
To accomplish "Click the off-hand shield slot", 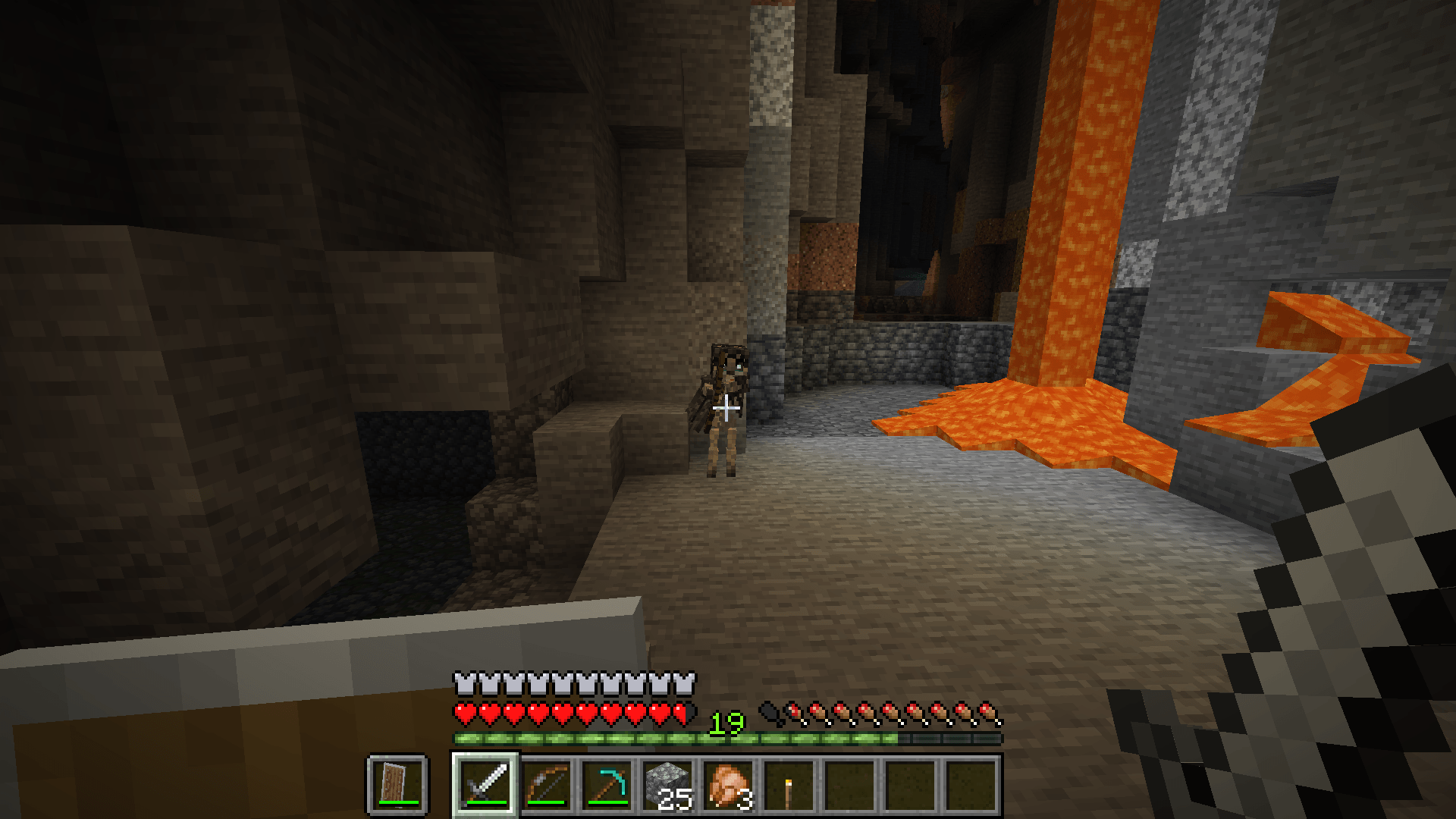I will [x=398, y=784].
